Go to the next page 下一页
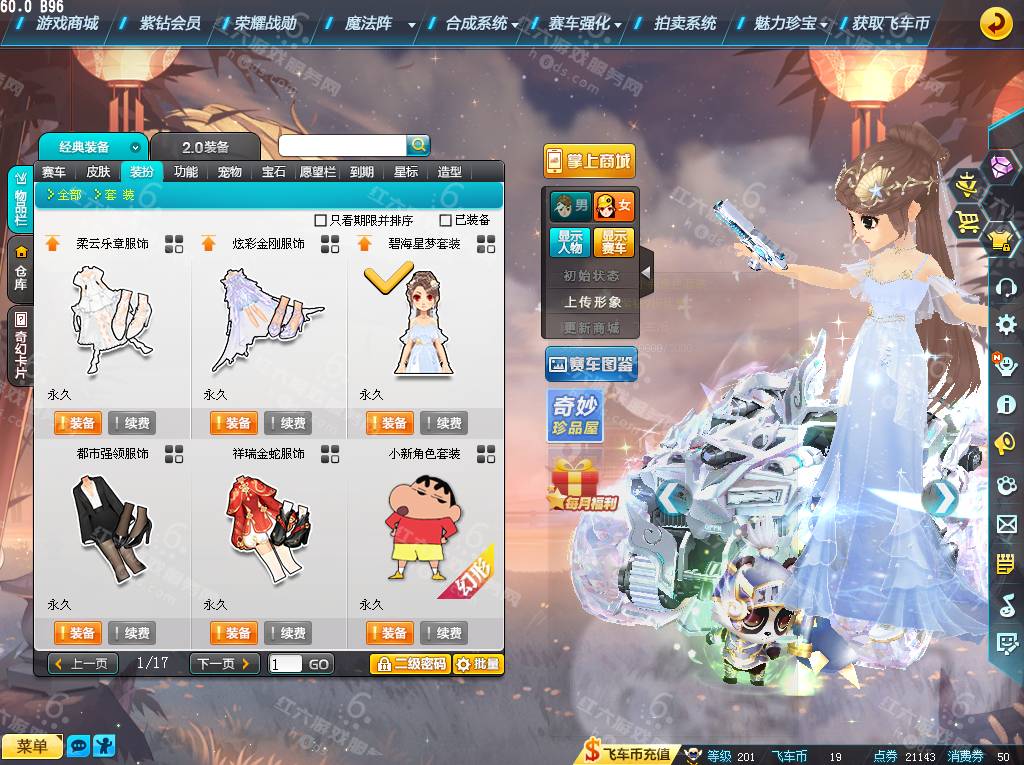 [224, 664]
